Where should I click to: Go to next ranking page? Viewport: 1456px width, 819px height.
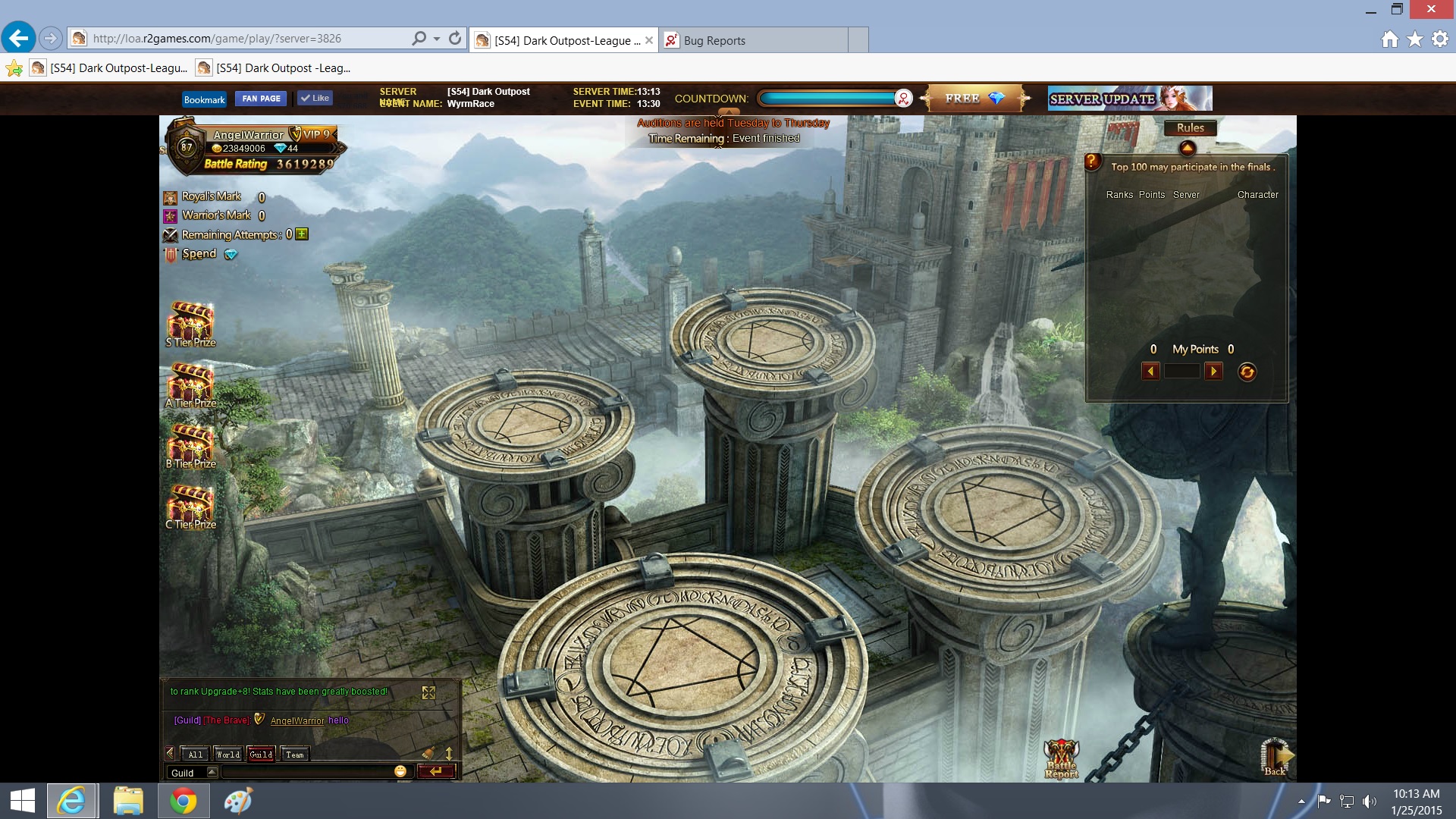tap(1213, 371)
